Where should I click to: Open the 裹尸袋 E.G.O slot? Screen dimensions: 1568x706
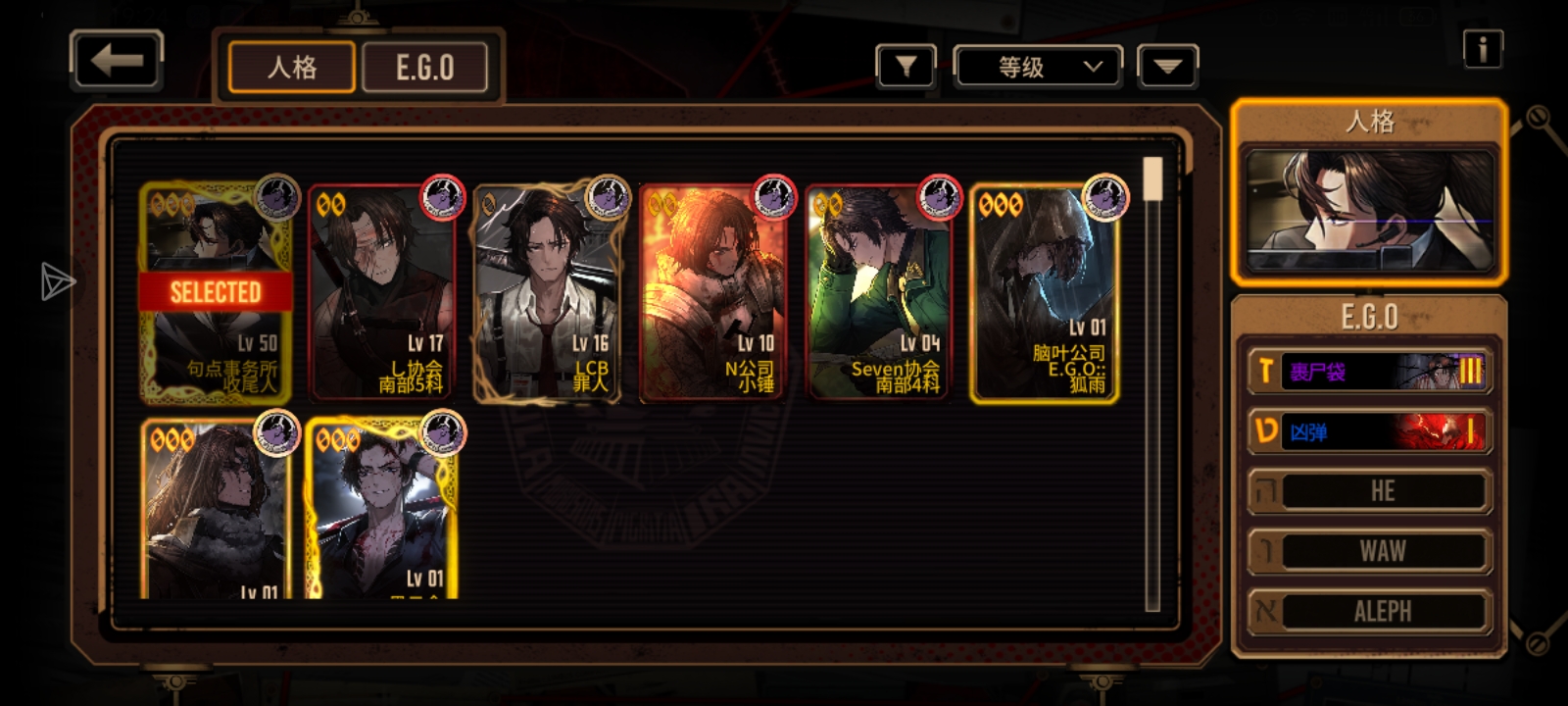tap(1369, 371)
